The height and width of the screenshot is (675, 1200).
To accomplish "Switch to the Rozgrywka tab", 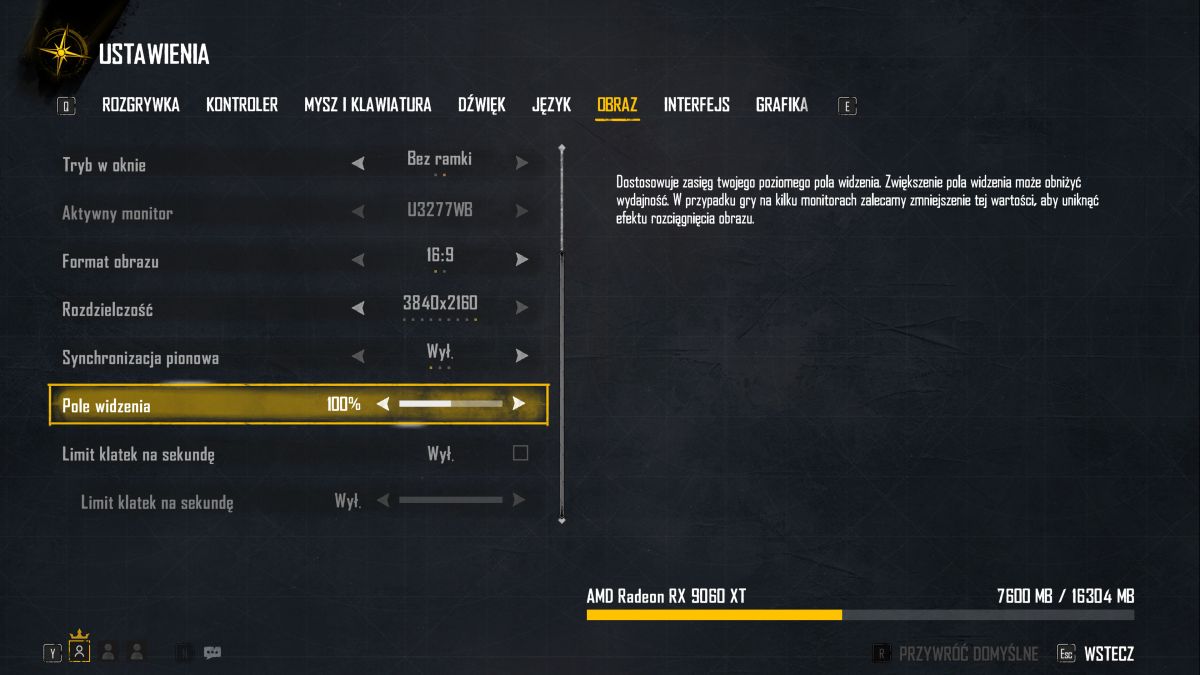I will [141, 105].
